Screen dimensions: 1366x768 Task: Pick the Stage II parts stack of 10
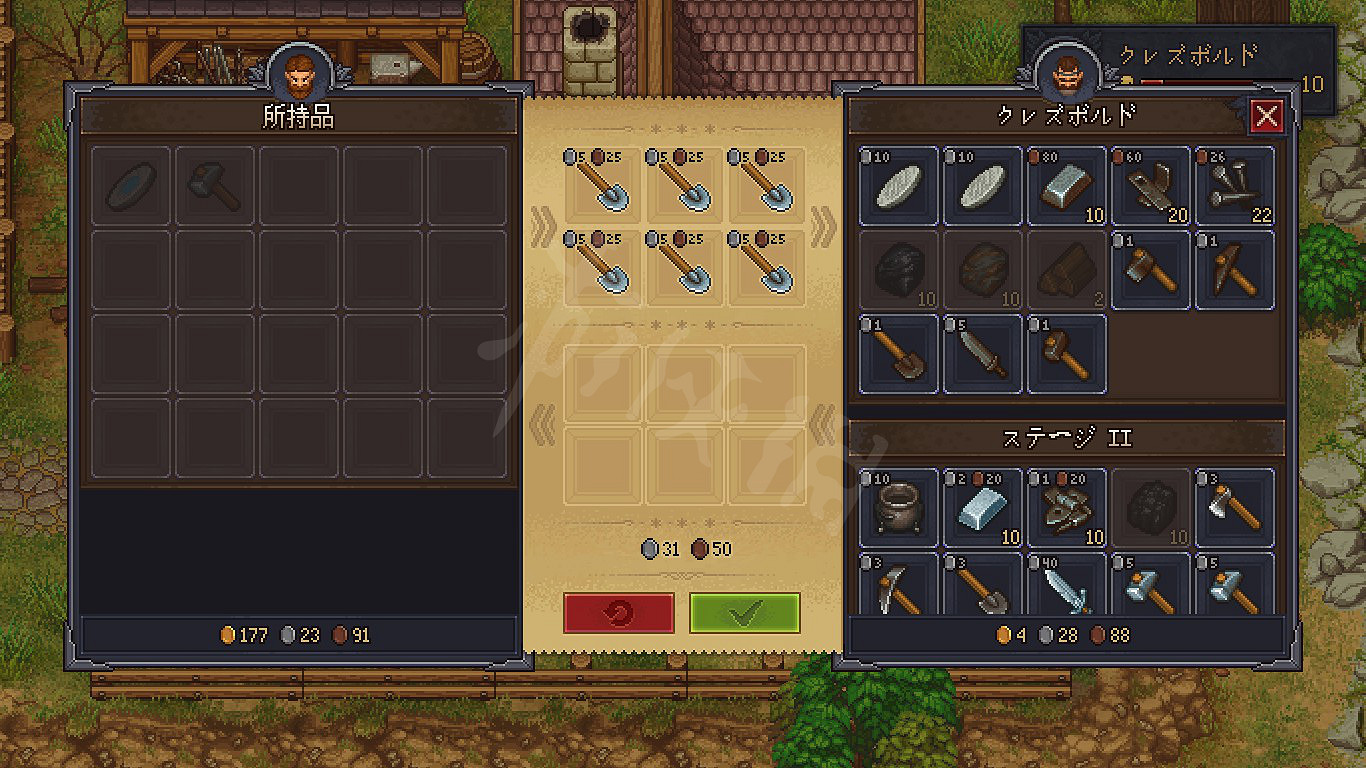1067,509
